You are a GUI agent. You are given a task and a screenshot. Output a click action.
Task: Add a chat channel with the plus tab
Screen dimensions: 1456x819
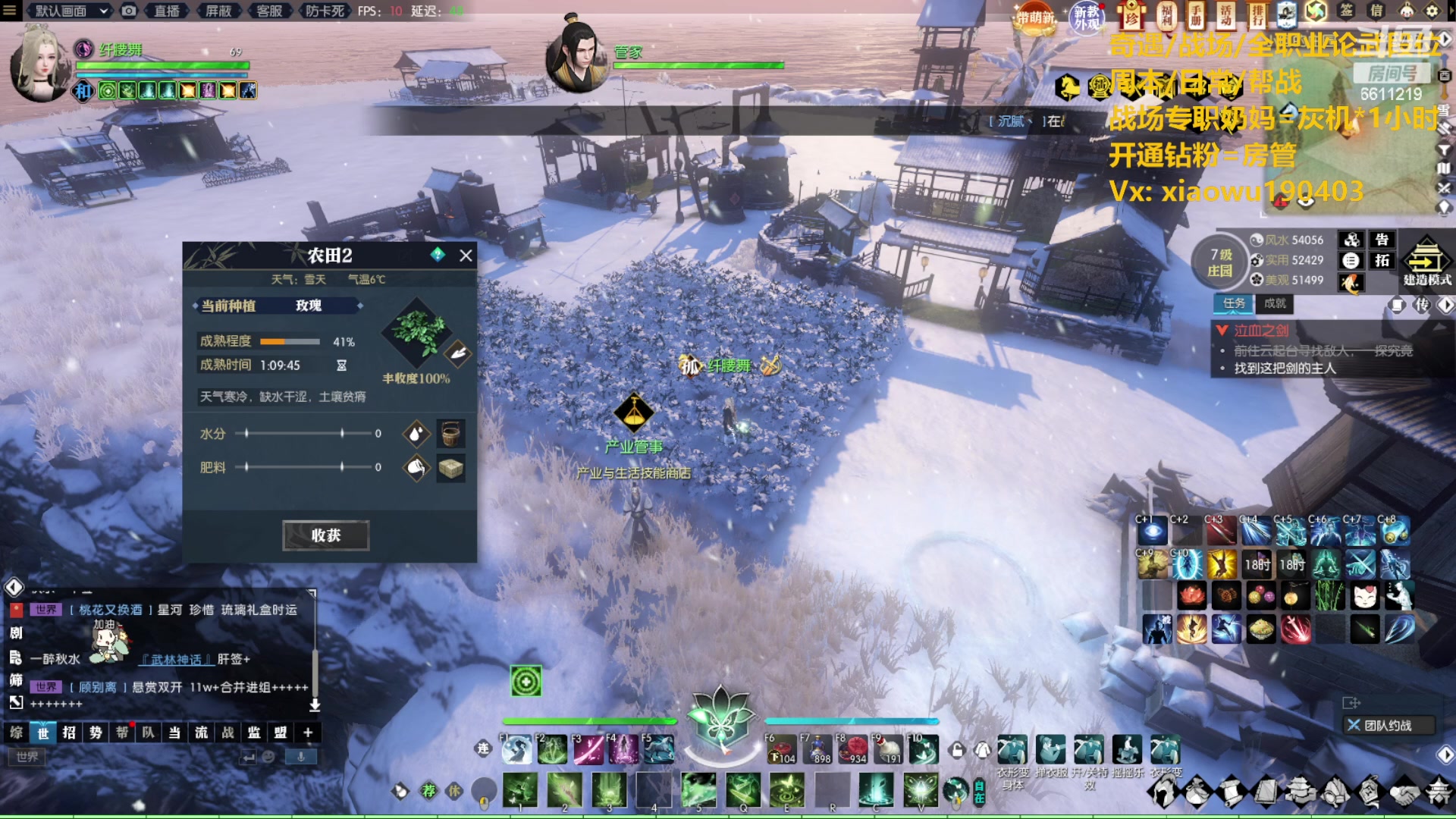(307, 733)
